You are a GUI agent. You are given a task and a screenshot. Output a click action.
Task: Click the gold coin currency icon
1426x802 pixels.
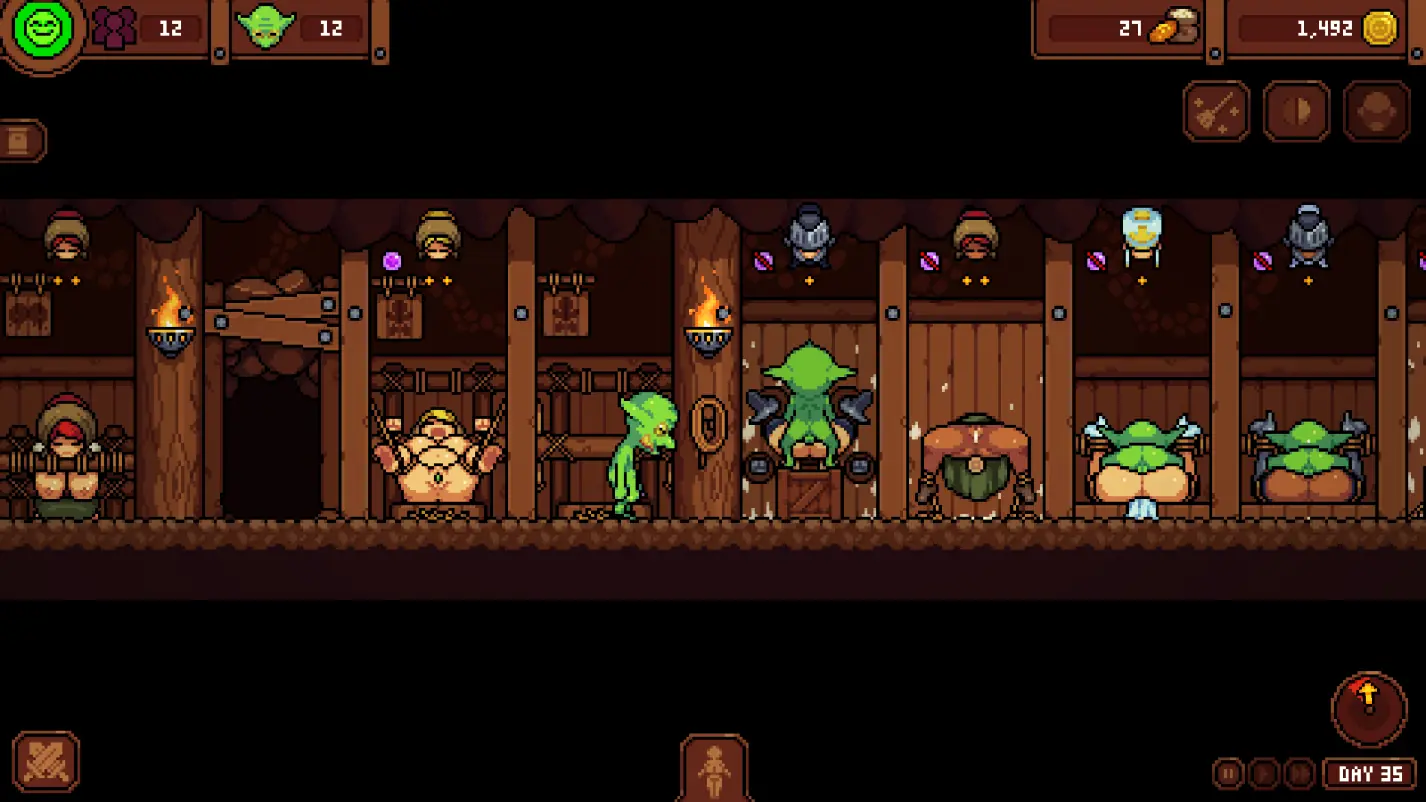point(1380,29)
